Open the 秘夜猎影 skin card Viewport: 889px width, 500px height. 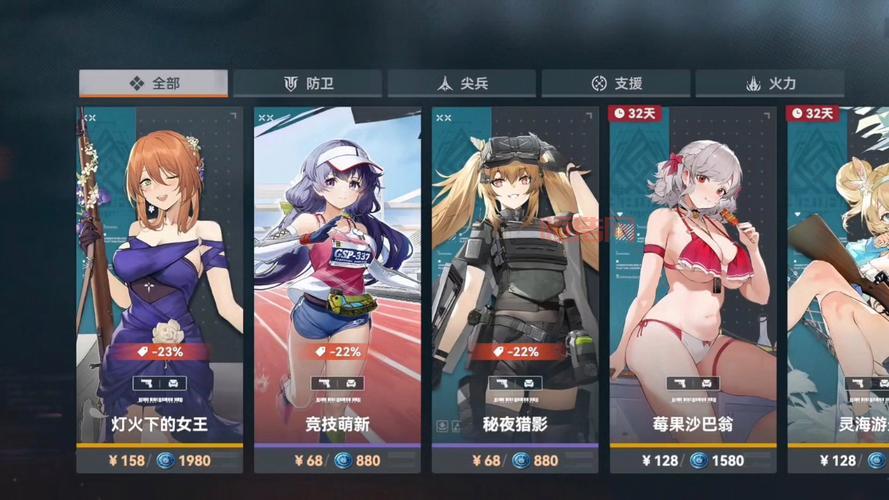(x=515, y=290)
